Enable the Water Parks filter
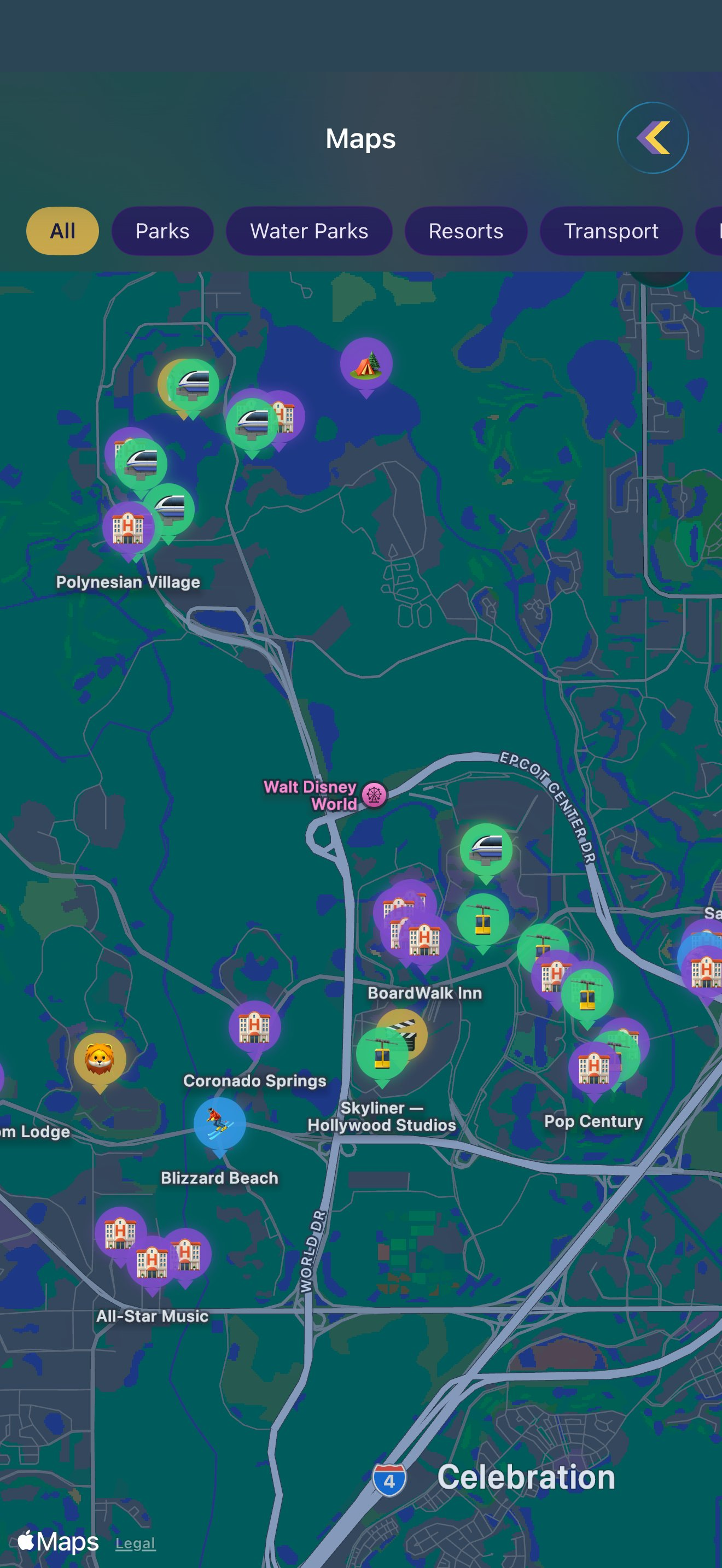 308,231
